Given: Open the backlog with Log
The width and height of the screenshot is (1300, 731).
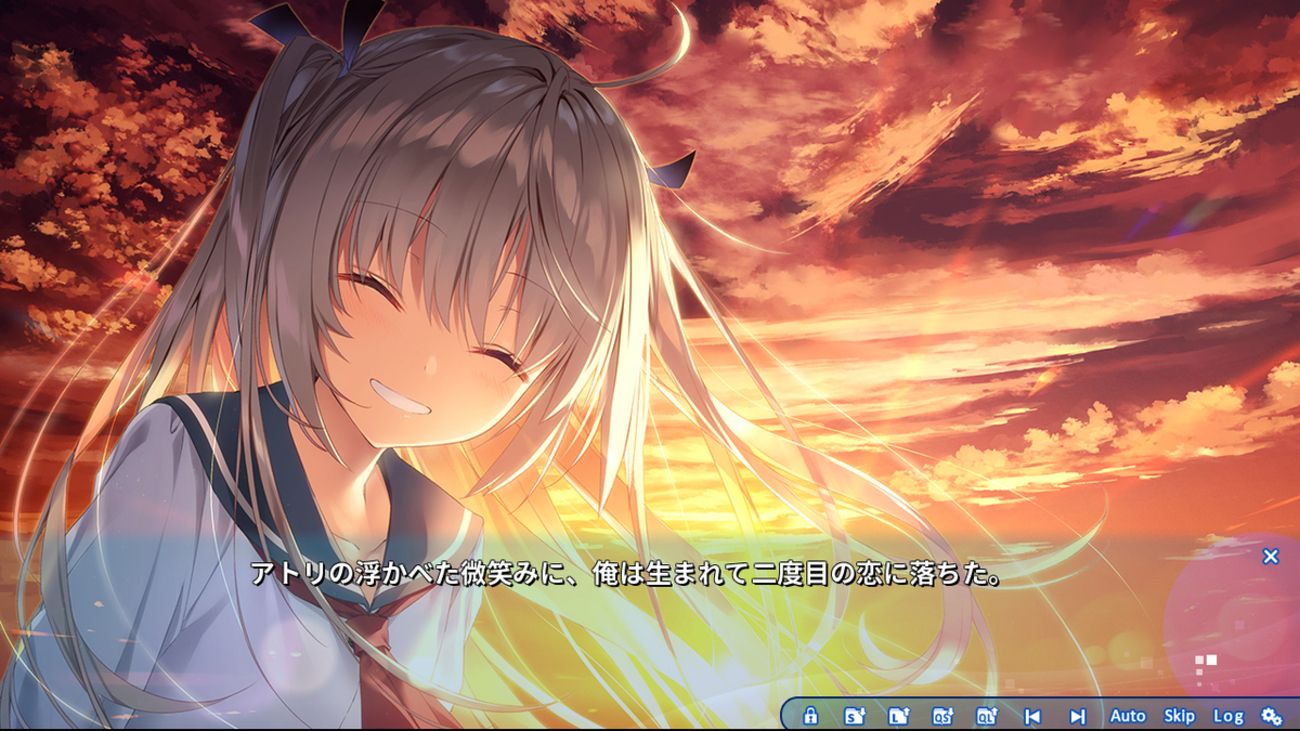Looking at the screenshot, I should pos(1228,716).
